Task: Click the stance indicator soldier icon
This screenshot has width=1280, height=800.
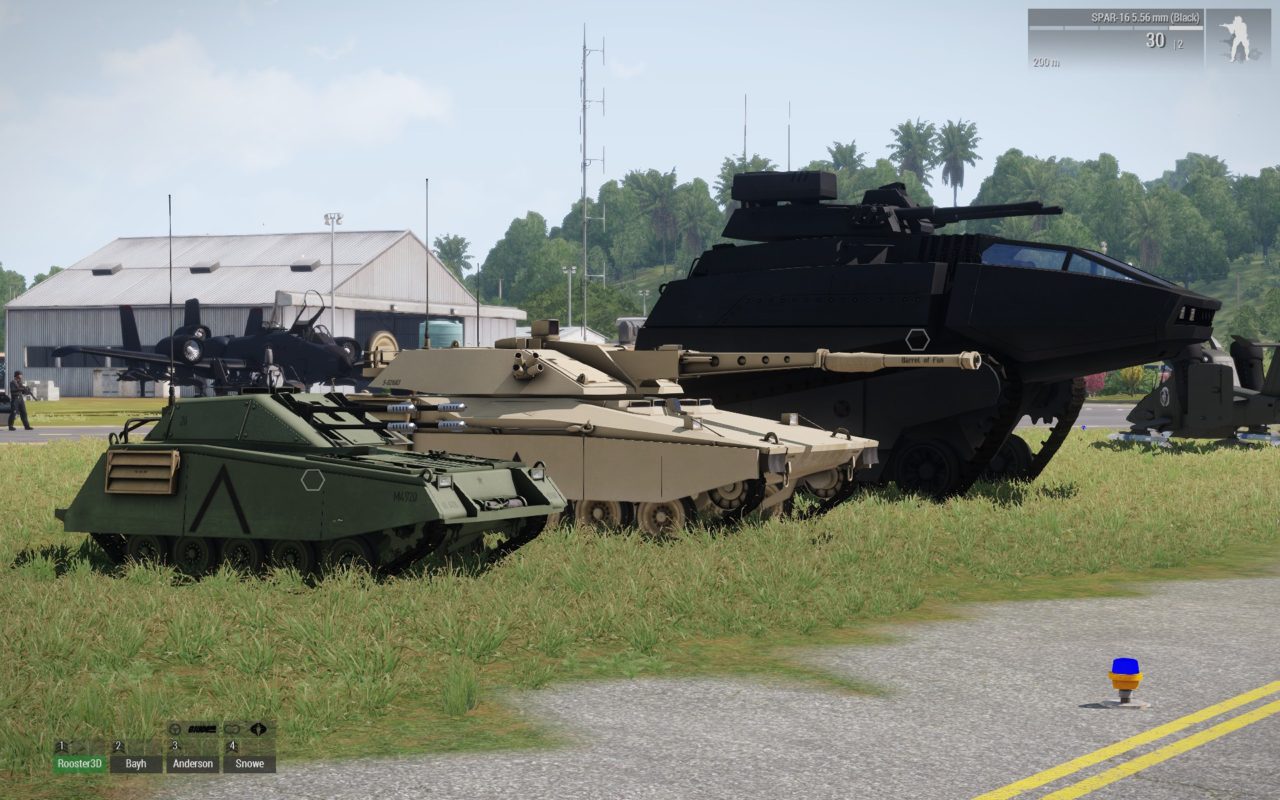Action: click(x=1237, y=37)
